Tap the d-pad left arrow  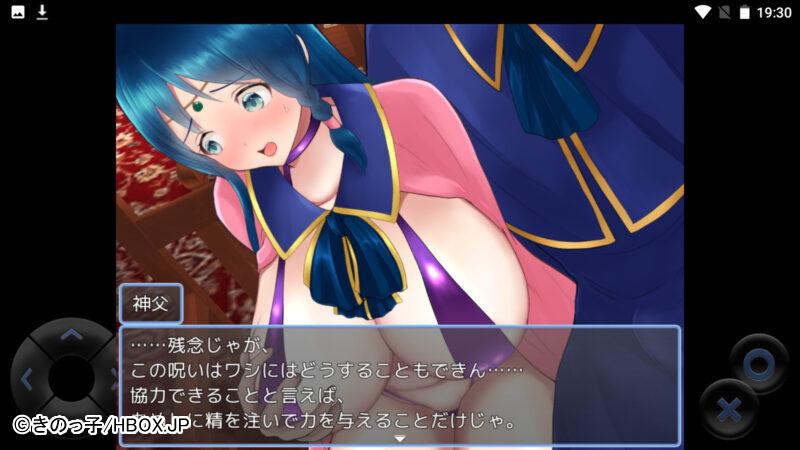coord(27,379)
